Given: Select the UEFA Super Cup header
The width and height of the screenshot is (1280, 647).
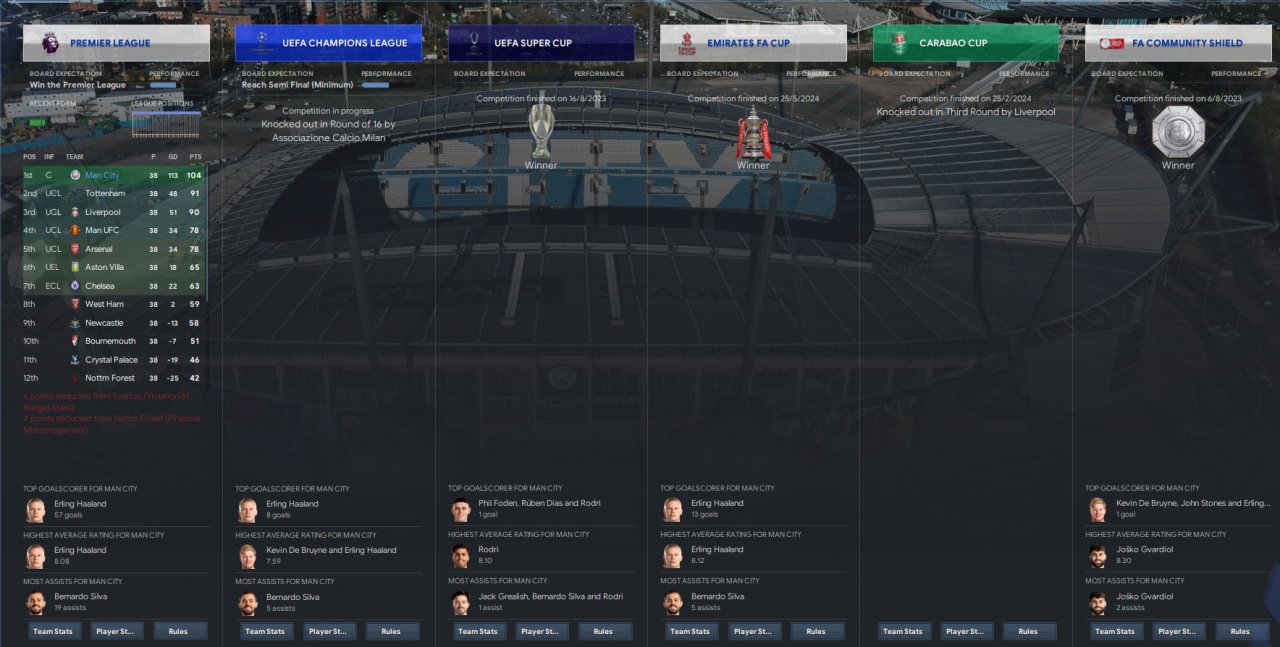Looking at the screenshot, I should click(541, 43).
